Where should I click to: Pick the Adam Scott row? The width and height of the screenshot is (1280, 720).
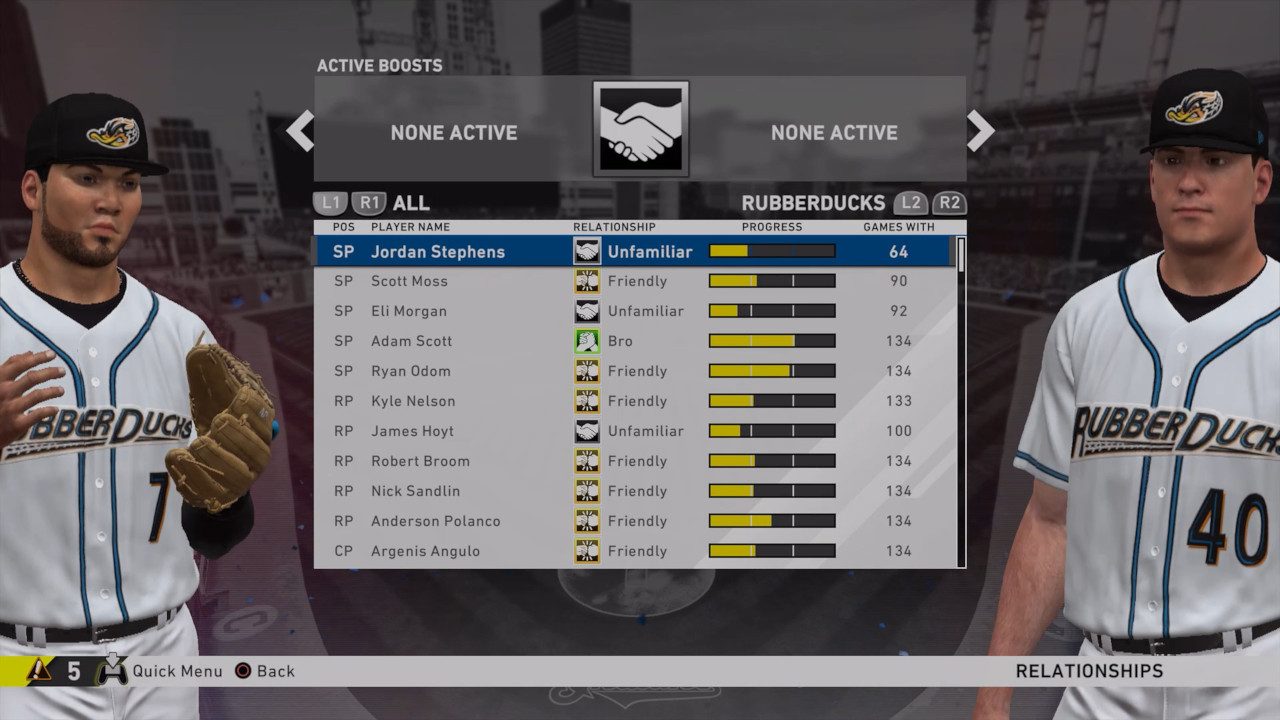point(411,341)
